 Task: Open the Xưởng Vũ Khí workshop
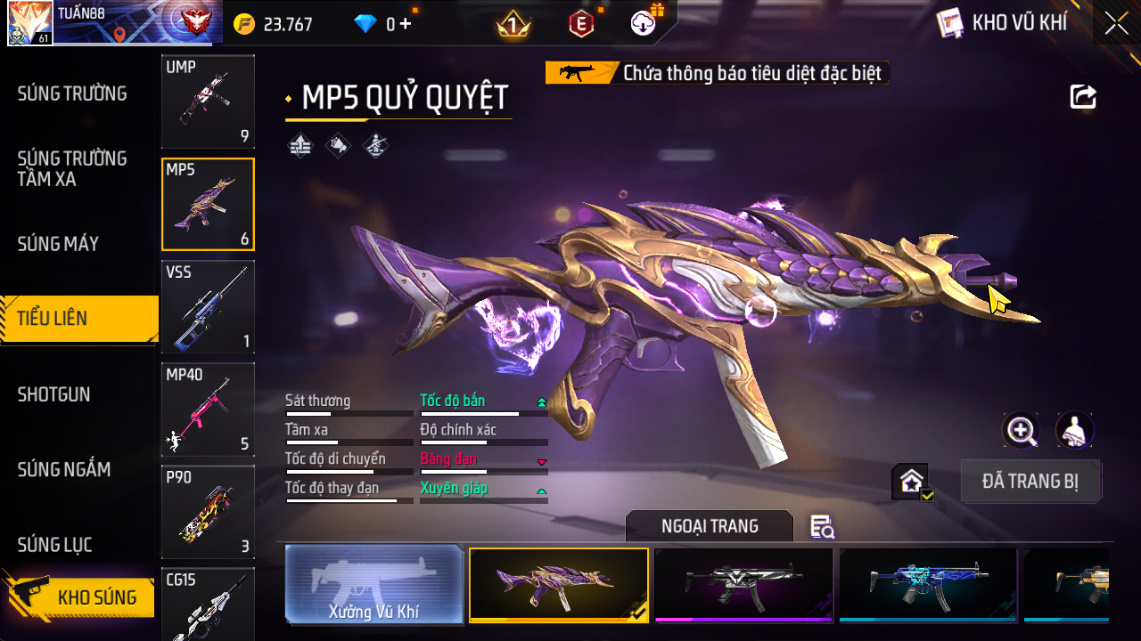tap(374, 585)
